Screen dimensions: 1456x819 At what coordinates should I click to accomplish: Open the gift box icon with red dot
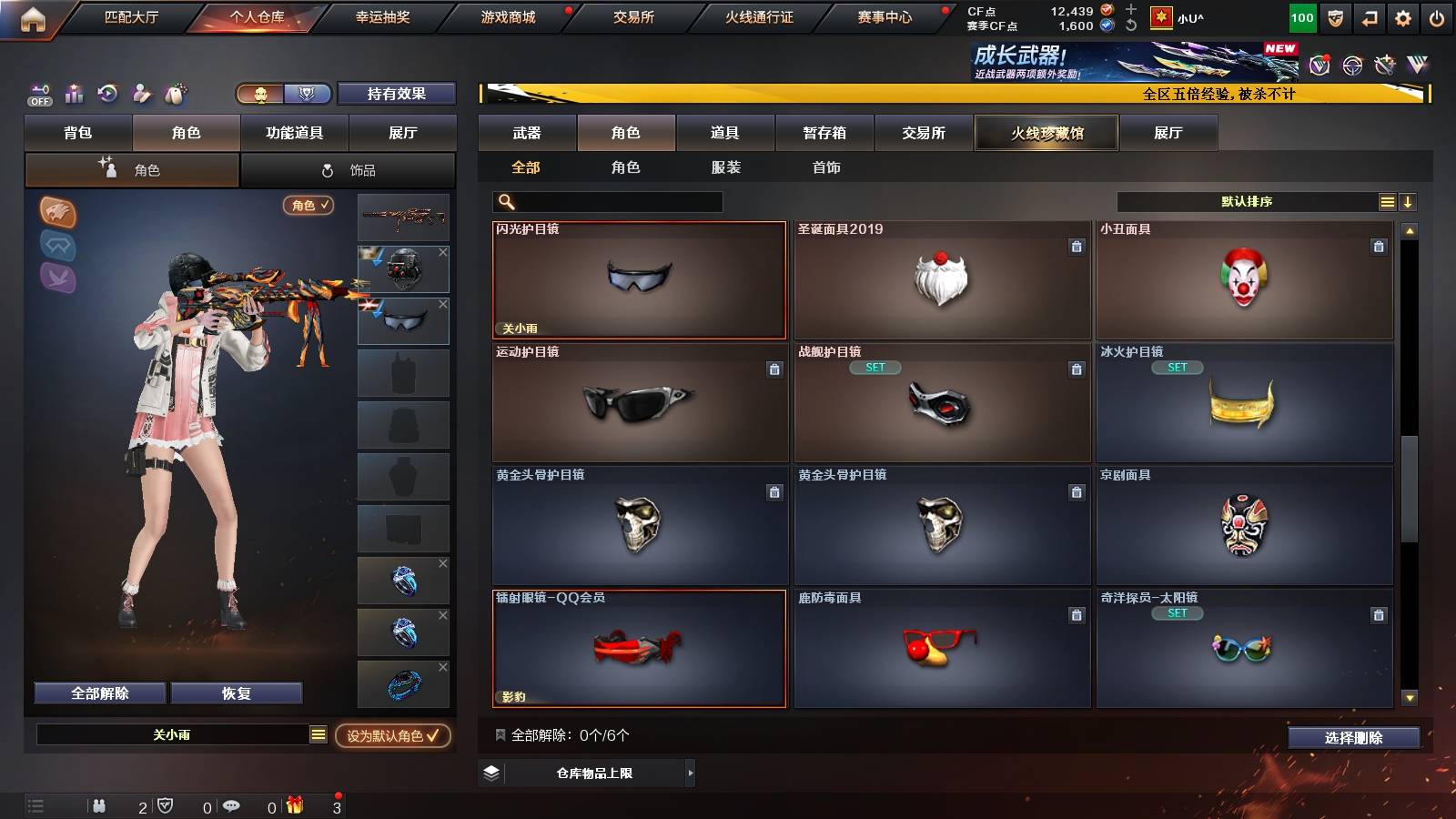click(x=296, y=805)
